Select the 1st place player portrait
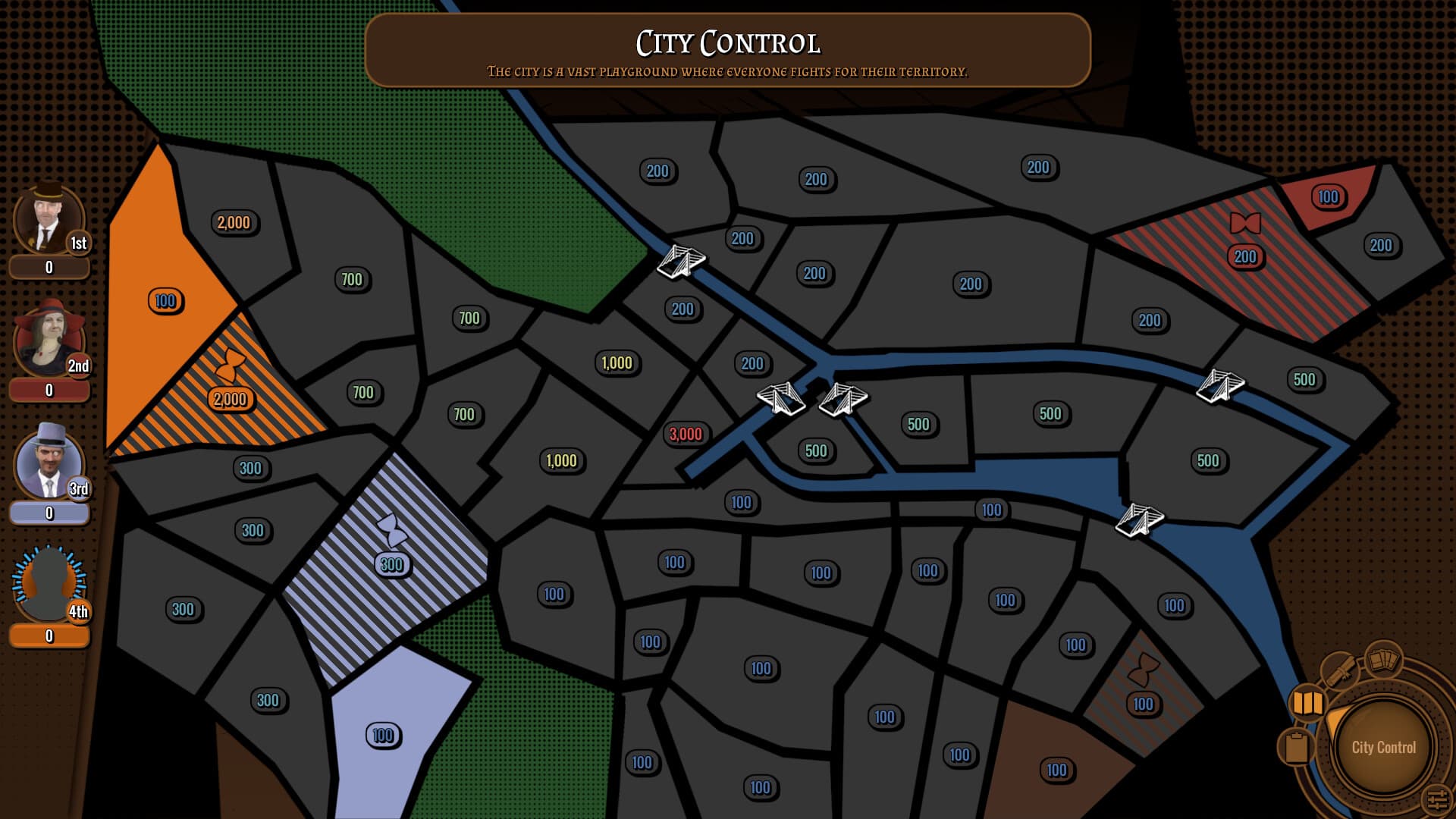This screenshot has height=819, width=1456. click(48, 218)
